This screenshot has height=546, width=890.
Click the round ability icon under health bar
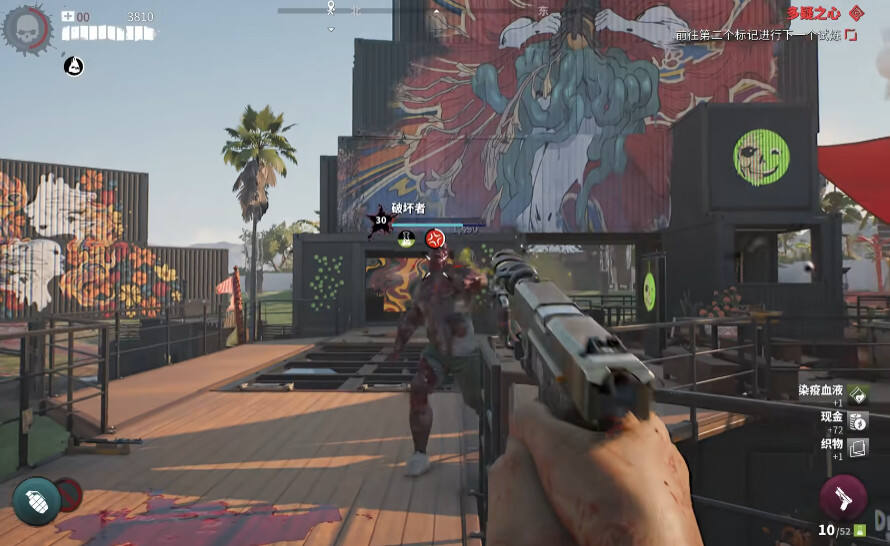pyautogui.click(x=73, y=66)
